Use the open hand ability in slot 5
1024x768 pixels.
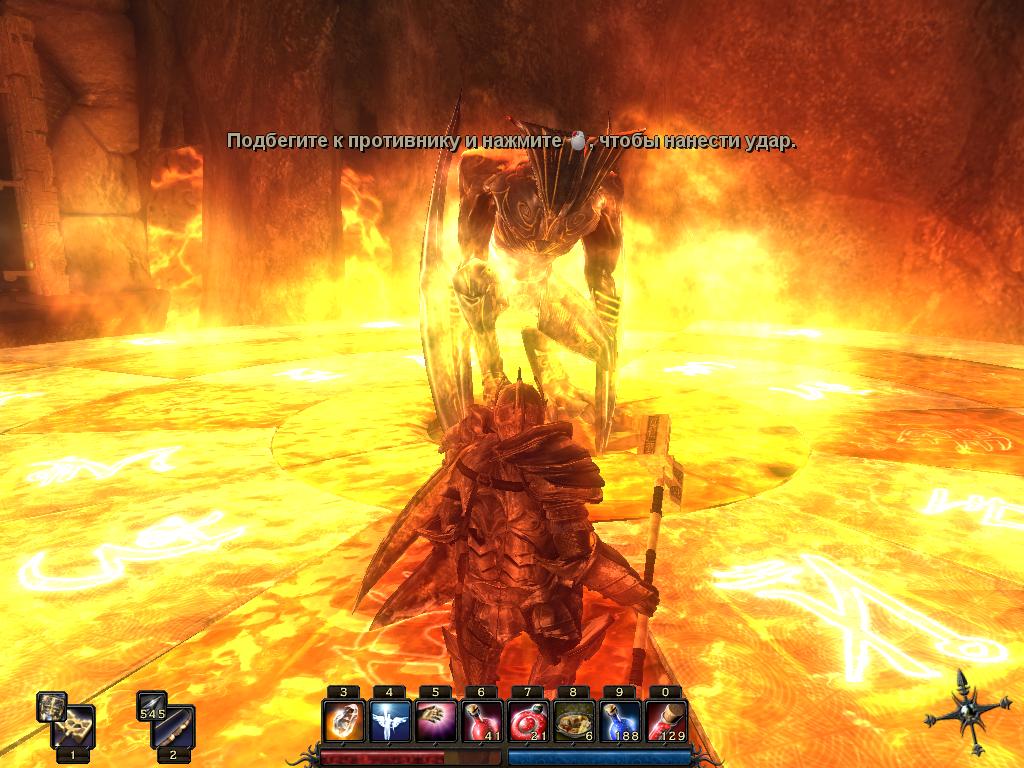coord(435,720)
